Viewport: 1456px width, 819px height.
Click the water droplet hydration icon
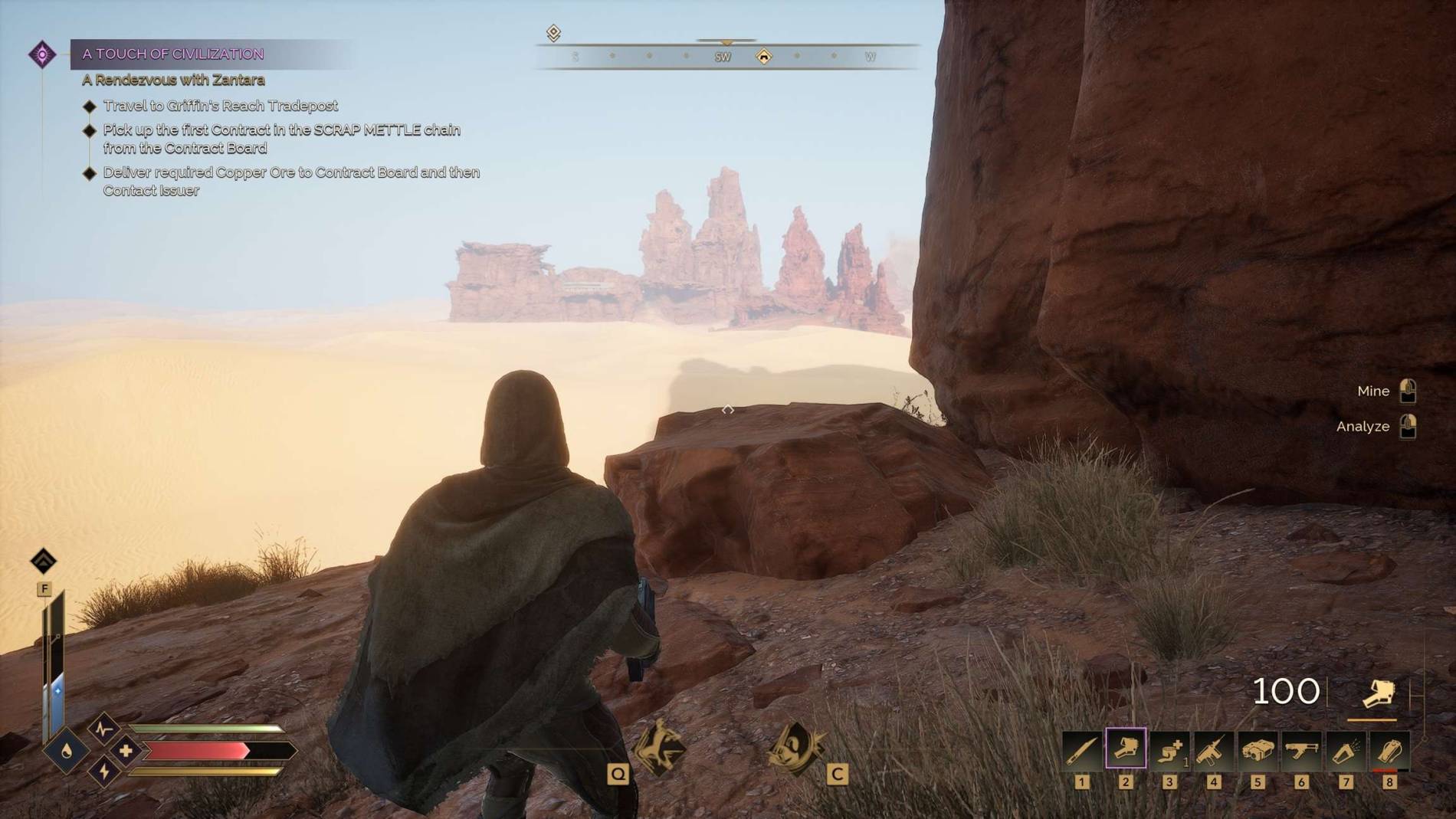pyautogui.click(x=67, y=751)
